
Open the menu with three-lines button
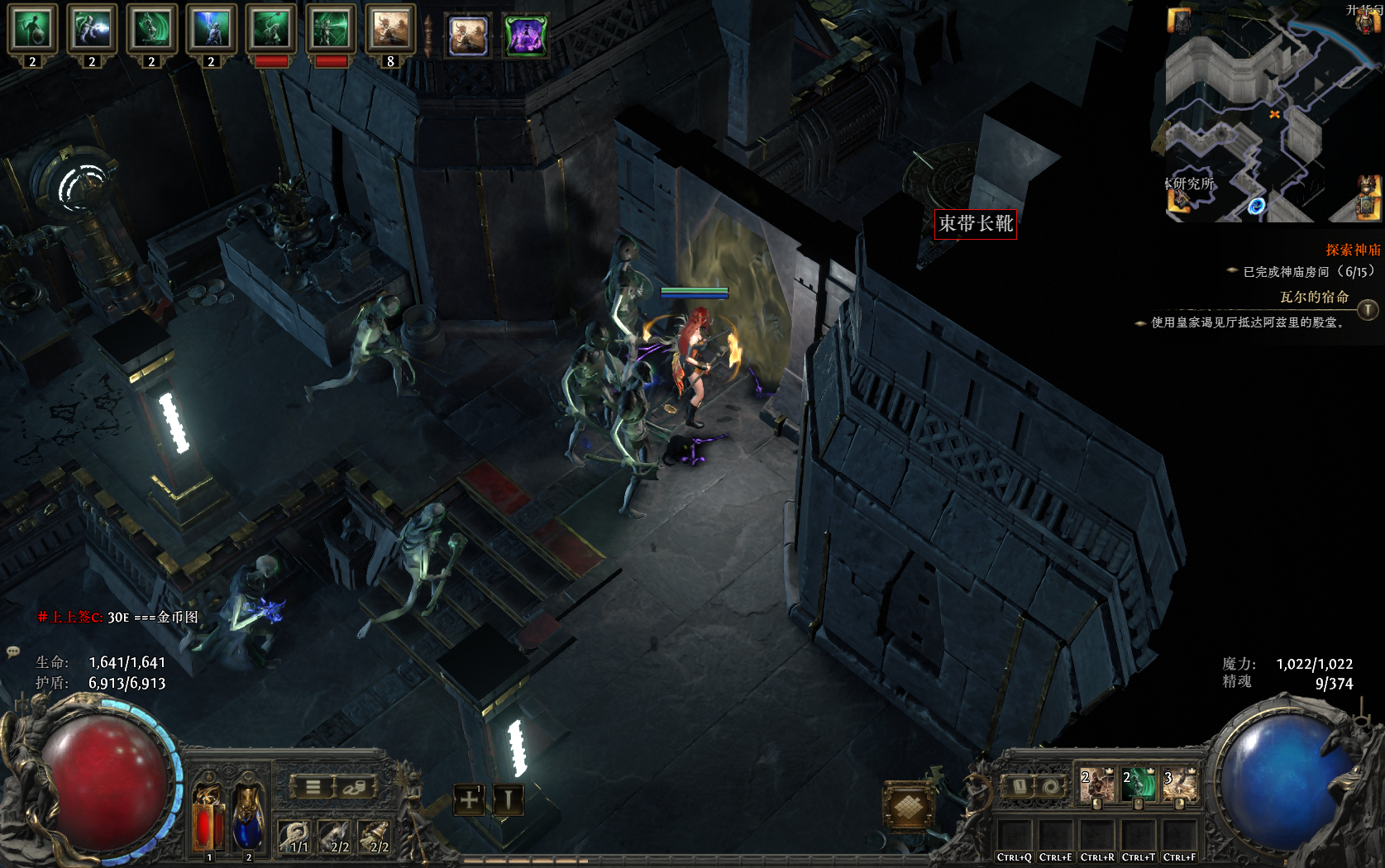coord(313,787)
